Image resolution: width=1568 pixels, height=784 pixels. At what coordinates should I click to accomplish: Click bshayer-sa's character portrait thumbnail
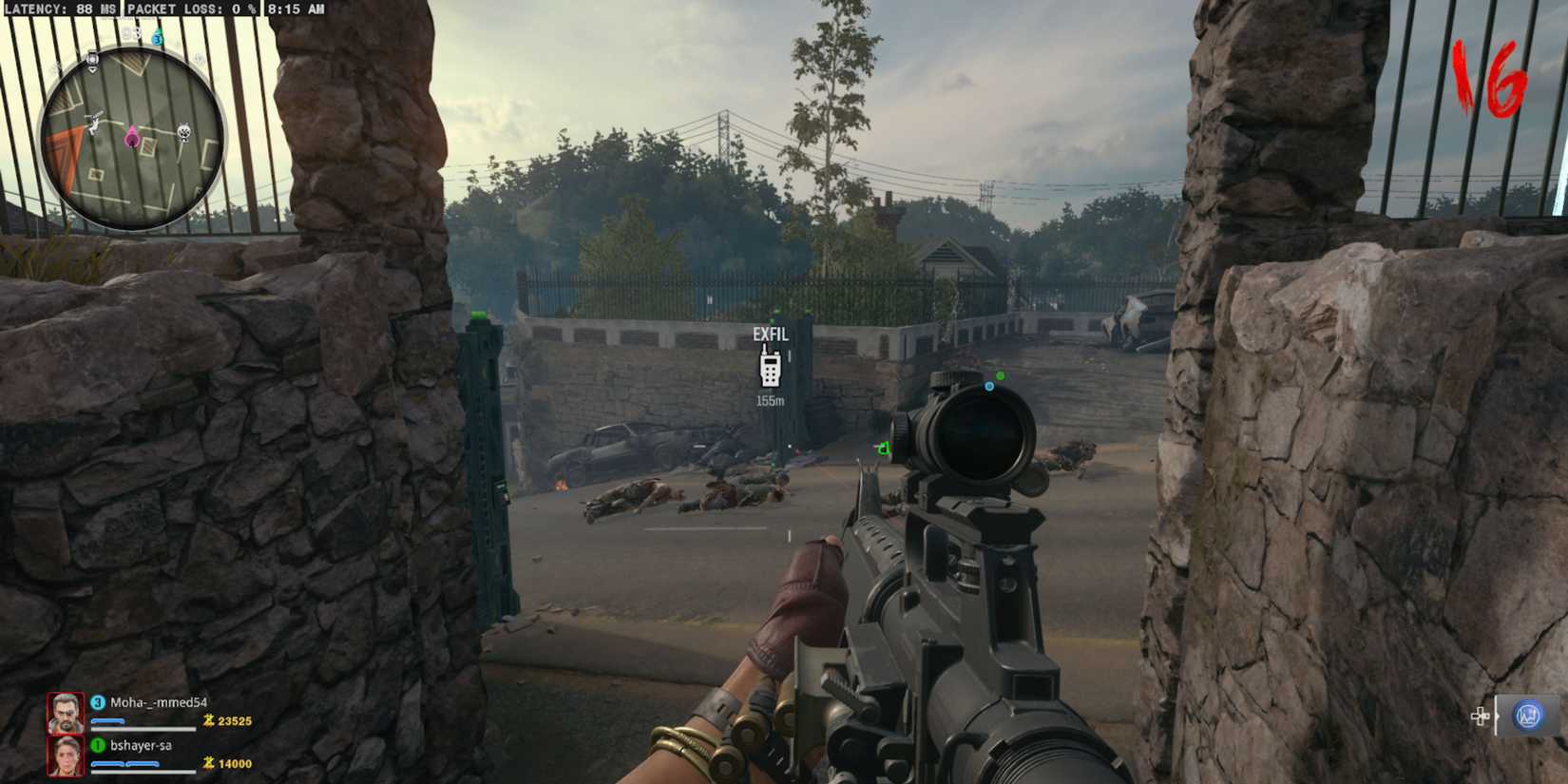pos(66,756)
